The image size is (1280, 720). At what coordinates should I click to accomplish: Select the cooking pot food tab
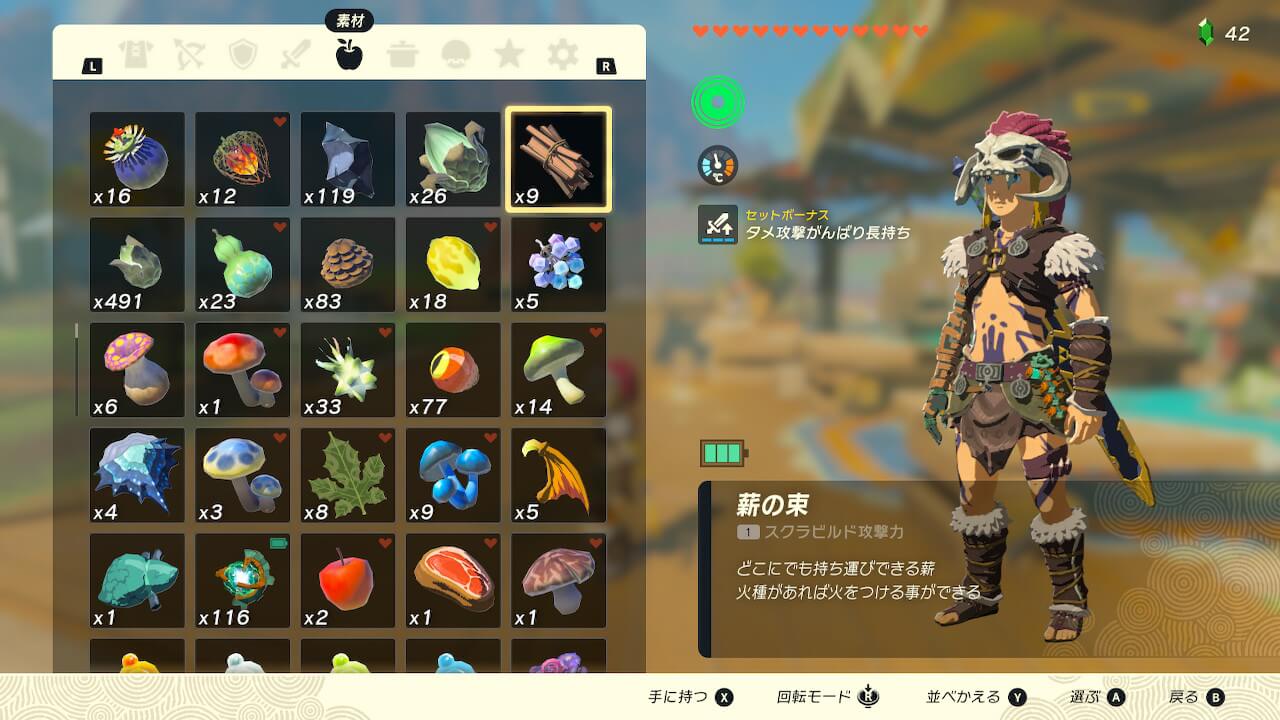pyautogui.click(x=403, y=55)
